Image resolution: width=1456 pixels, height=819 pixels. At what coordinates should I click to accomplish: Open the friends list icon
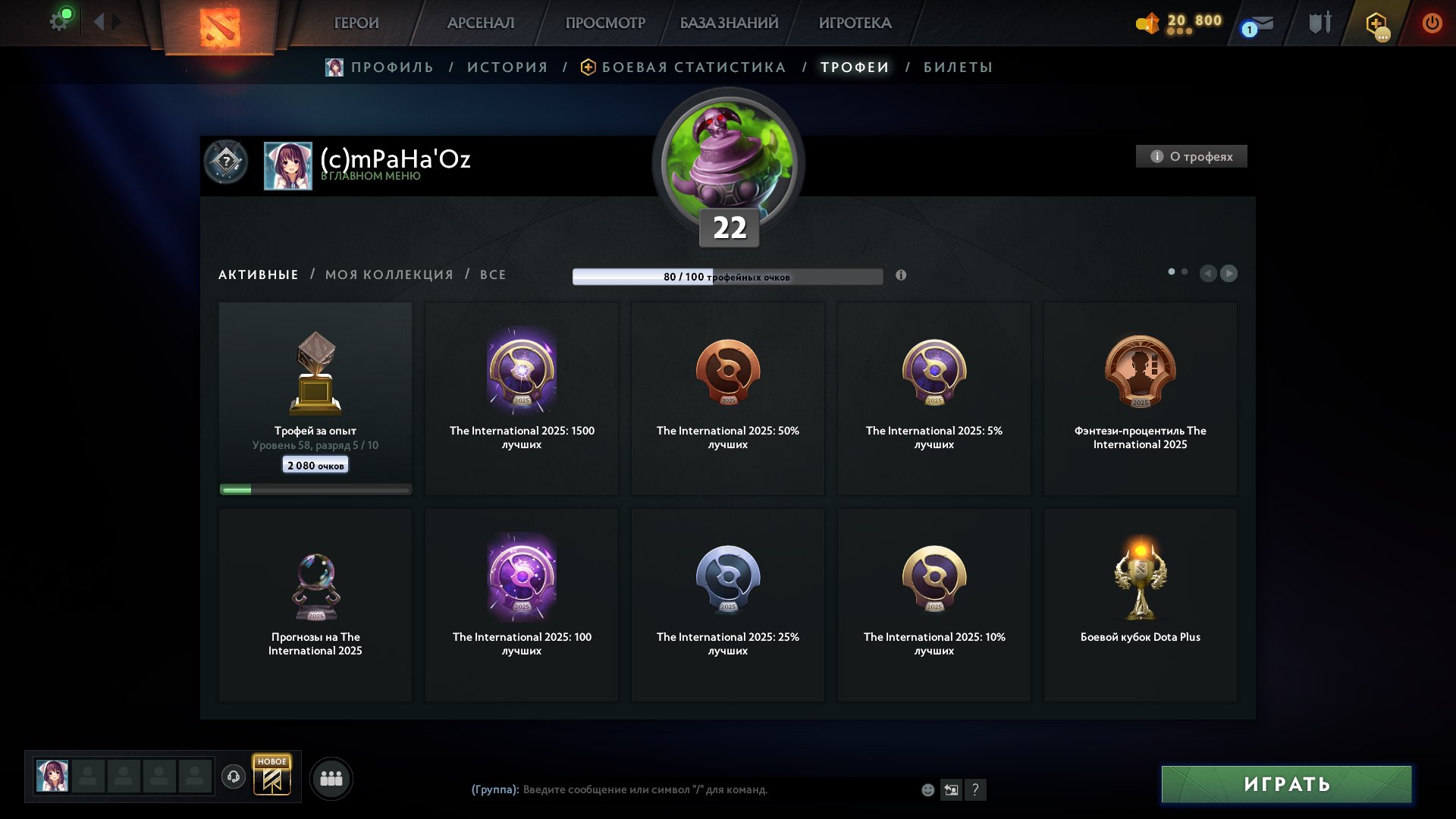click(x=331, y=778)
